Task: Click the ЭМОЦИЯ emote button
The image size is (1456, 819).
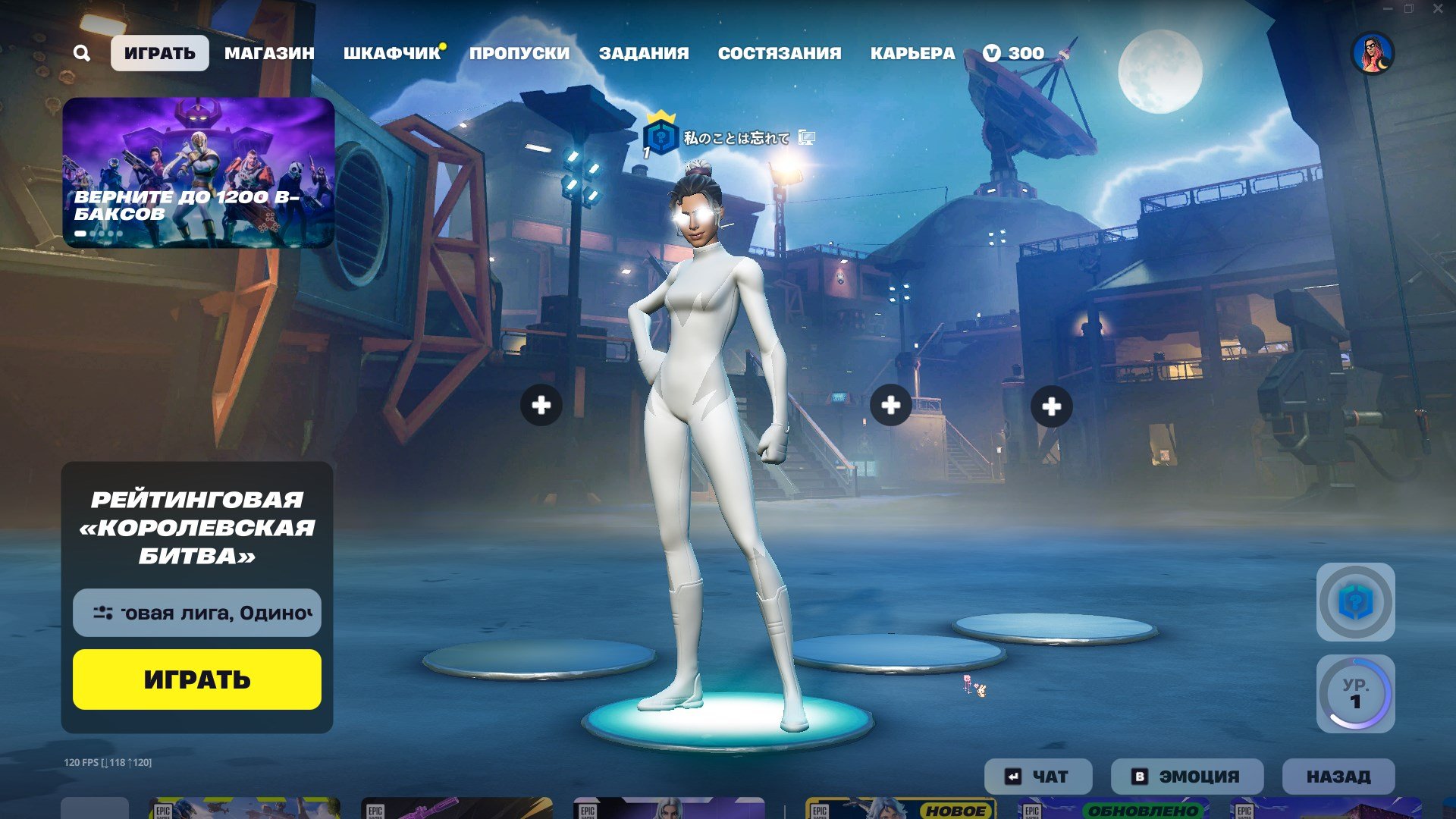Action: tap(1187, 777)
